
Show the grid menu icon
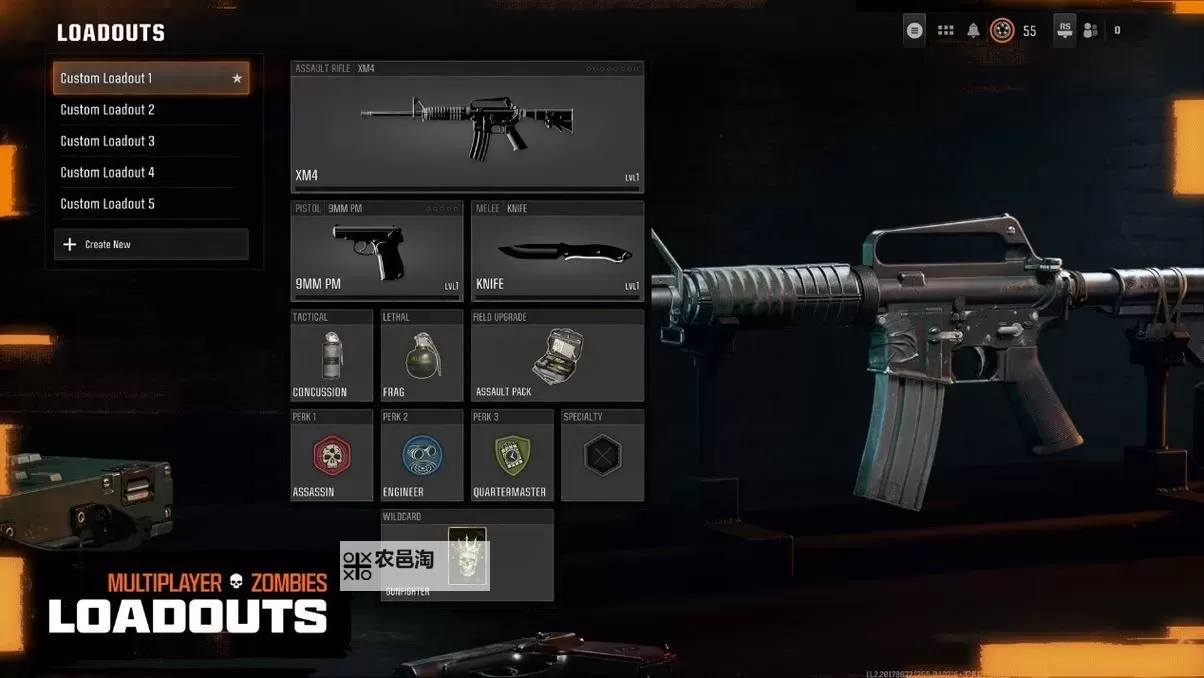point(945,31)
